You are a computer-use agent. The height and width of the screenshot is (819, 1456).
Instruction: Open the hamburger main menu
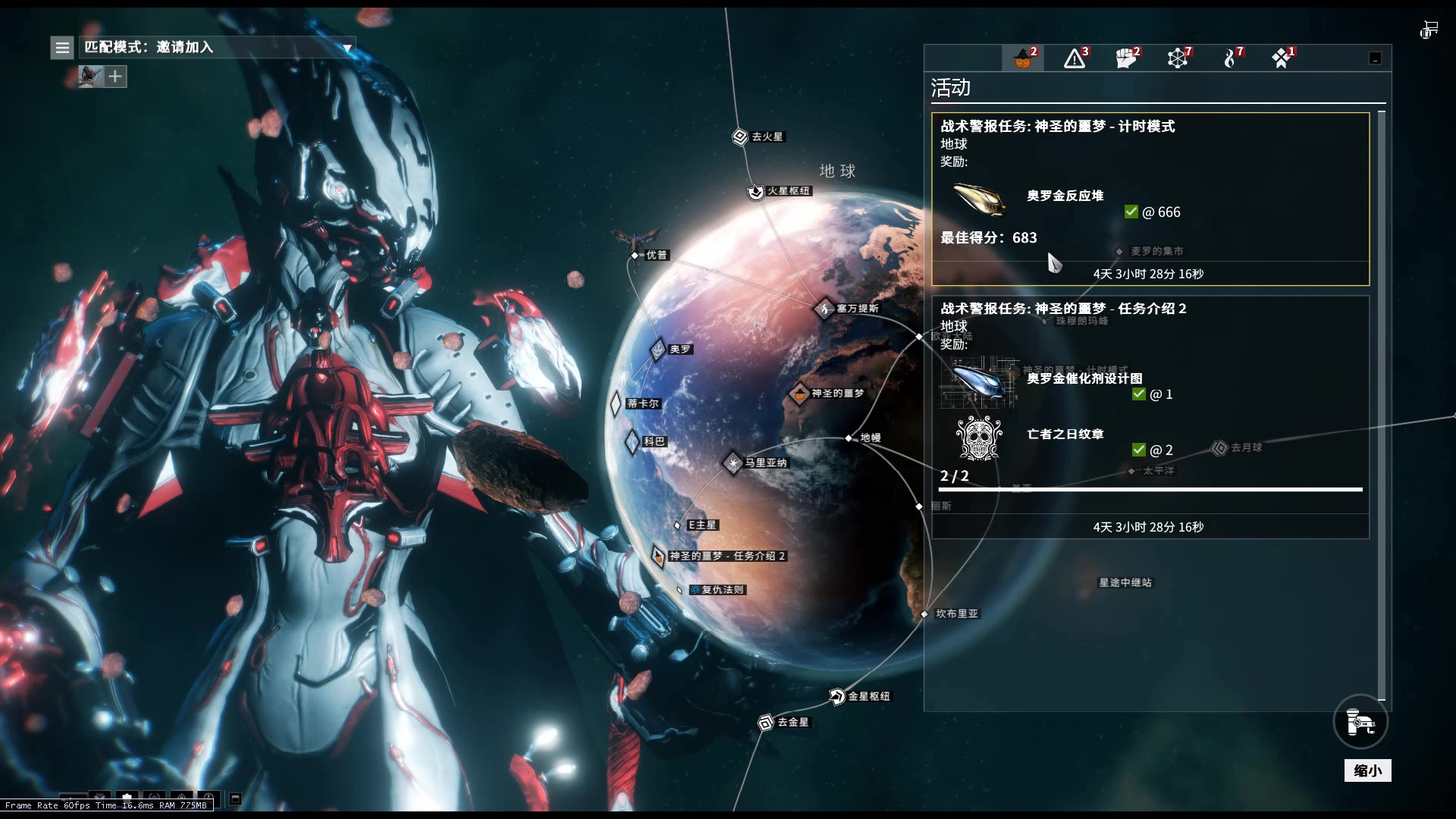tap(62, 48)
